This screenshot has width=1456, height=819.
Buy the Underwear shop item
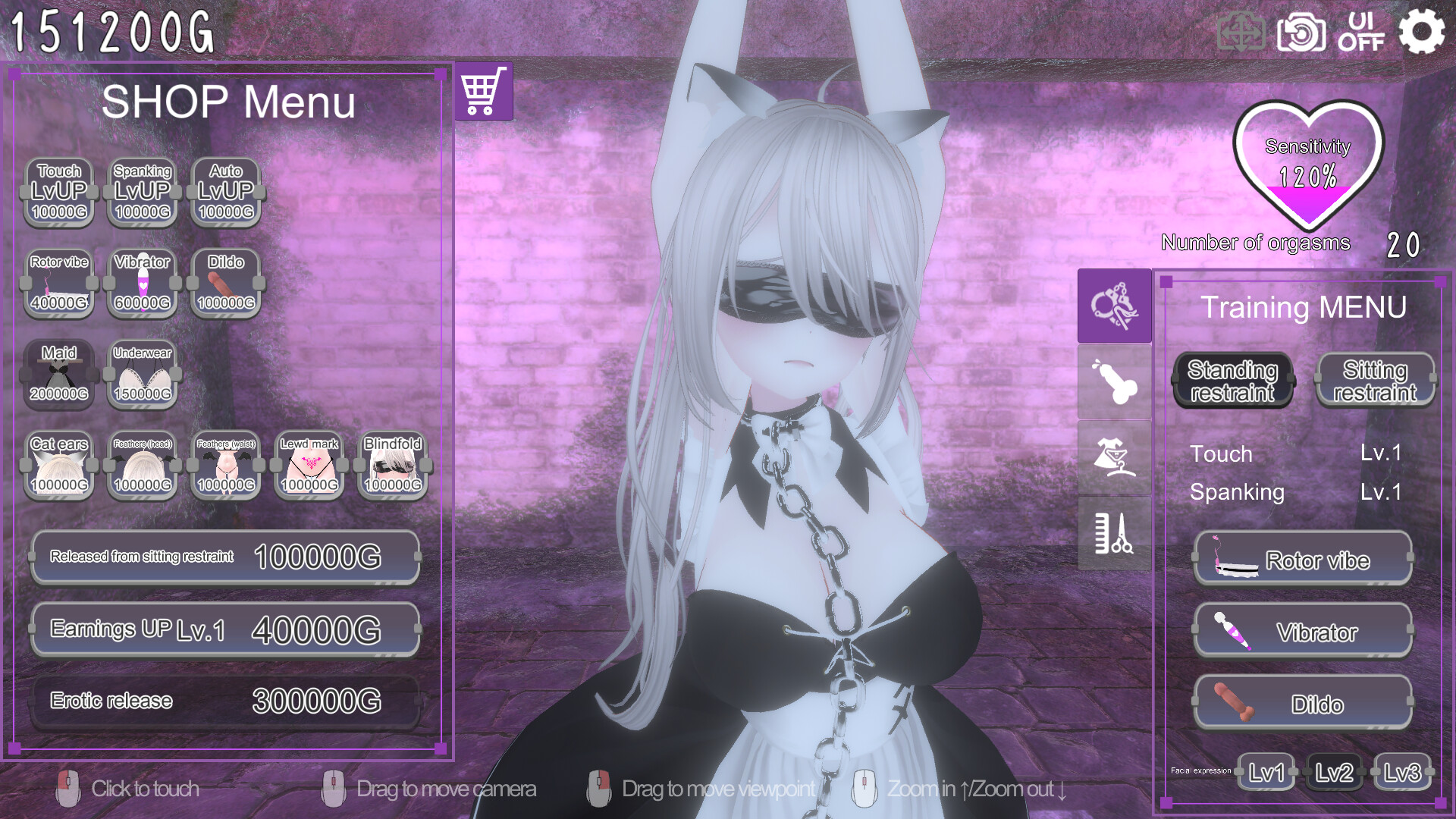tap(143, 374)
